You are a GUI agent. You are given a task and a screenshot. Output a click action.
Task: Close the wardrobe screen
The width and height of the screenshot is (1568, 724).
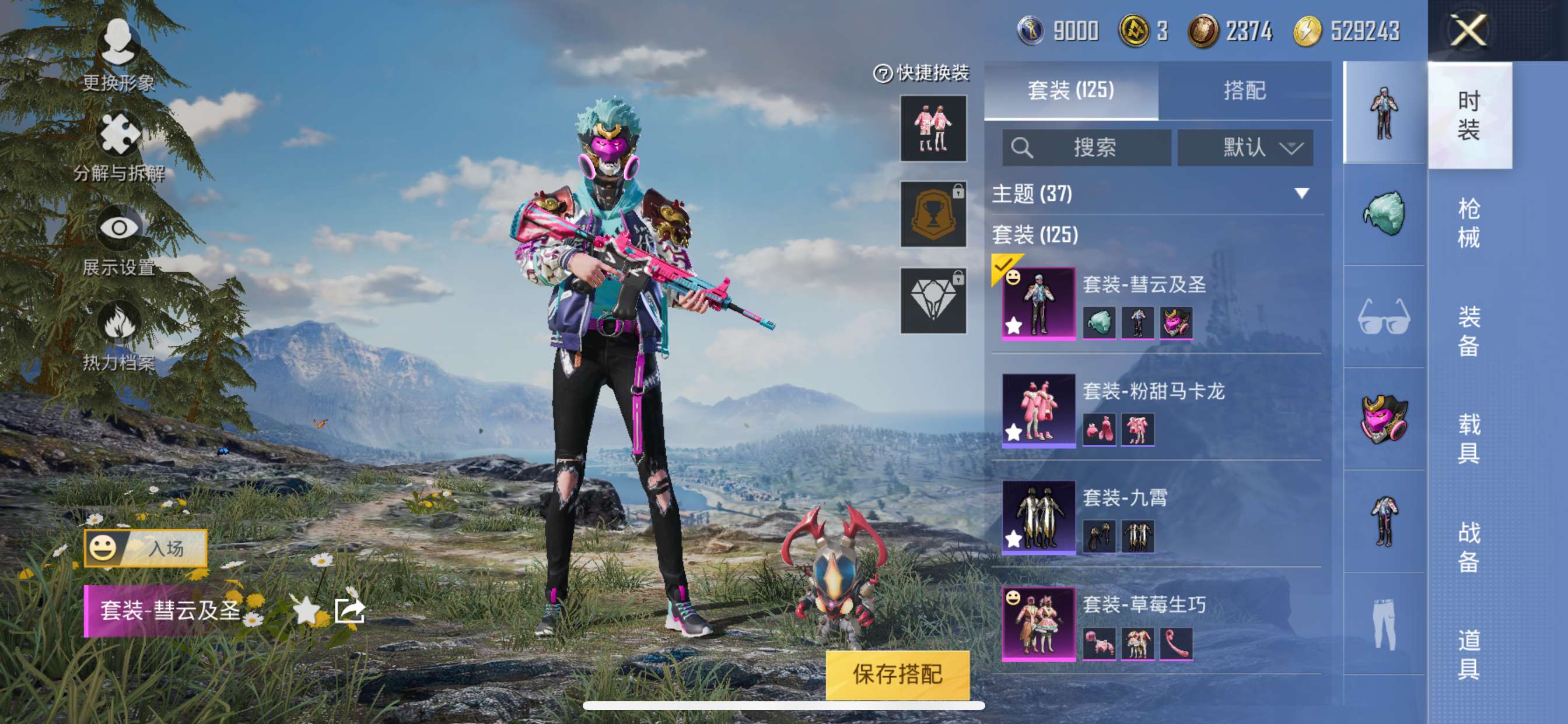(1468, 30)
